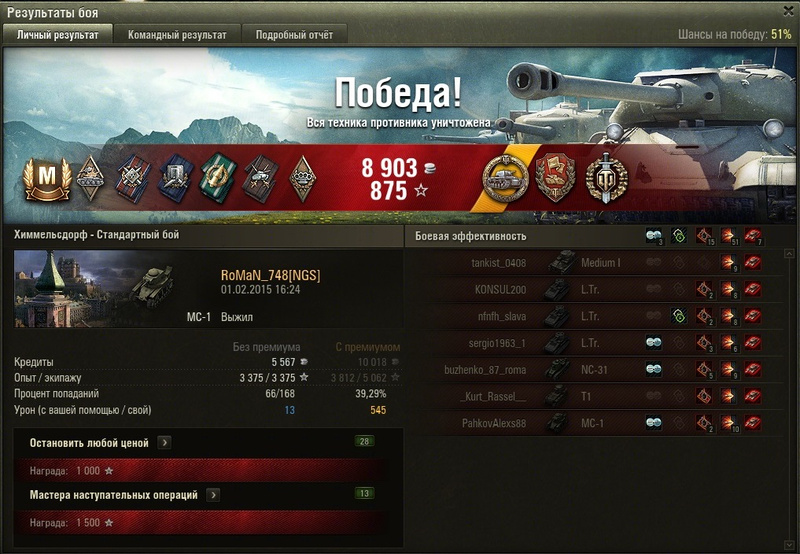Select the buzhenko_87_roma NC-31 row
The image size is (800, 554).
(x=600, y=370)
